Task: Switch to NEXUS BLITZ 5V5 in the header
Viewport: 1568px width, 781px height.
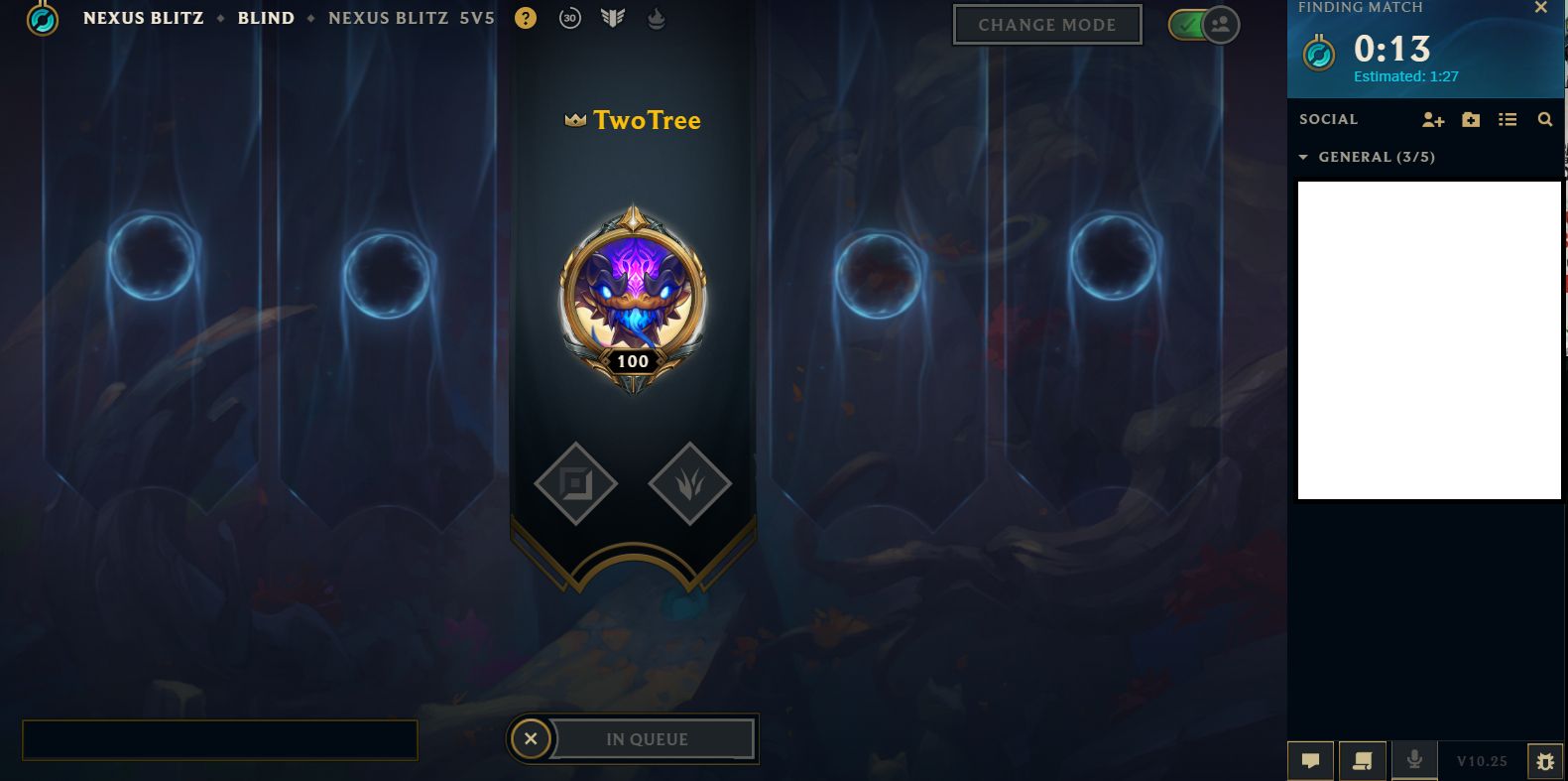Action: tap(411, 18)
